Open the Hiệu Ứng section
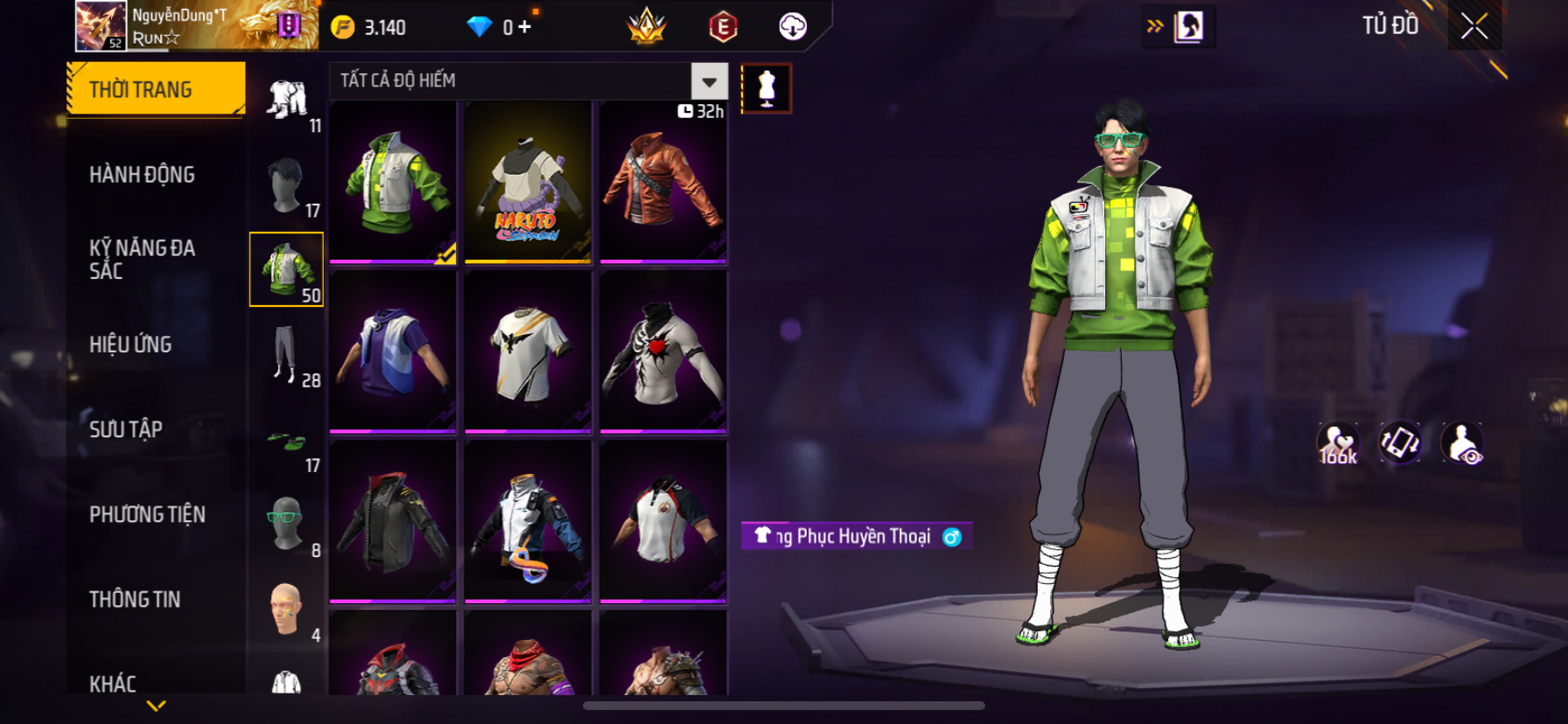This screenshot has width=1568, height=724. [130, 345]
